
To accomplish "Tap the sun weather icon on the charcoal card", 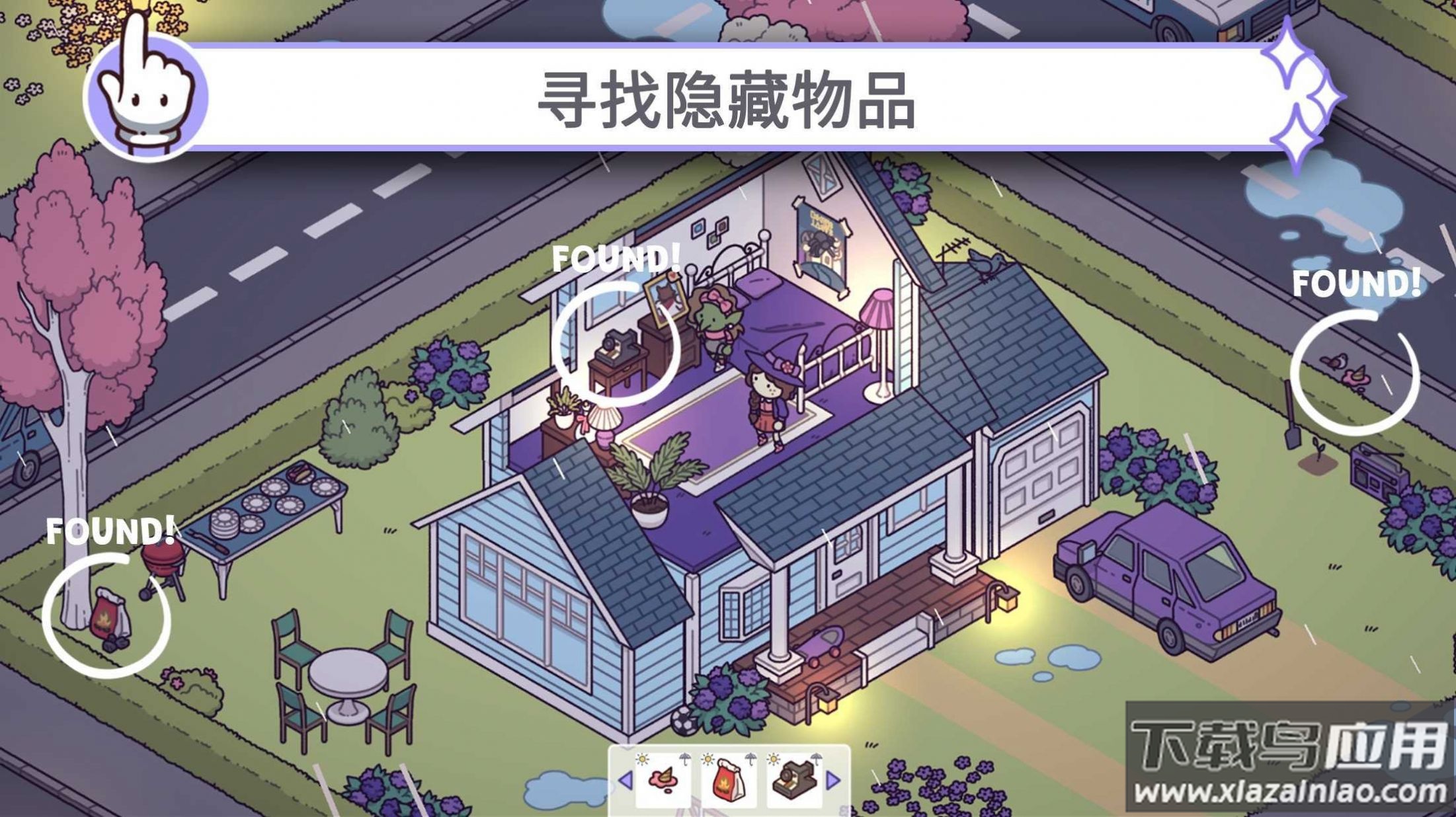I will pyautogui.click(x=708, y=759).
